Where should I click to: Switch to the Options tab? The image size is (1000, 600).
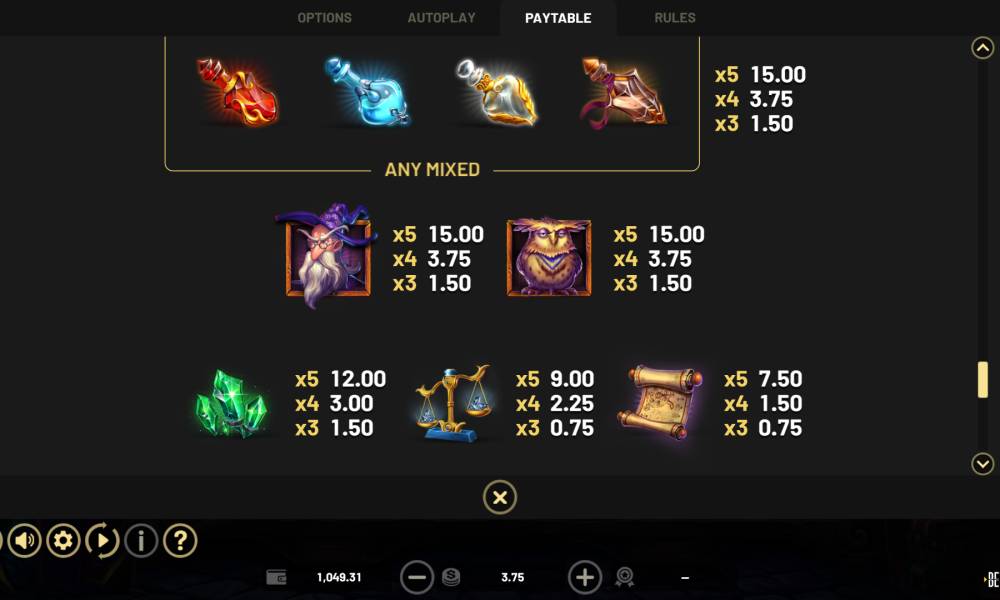tap(324, 18)
